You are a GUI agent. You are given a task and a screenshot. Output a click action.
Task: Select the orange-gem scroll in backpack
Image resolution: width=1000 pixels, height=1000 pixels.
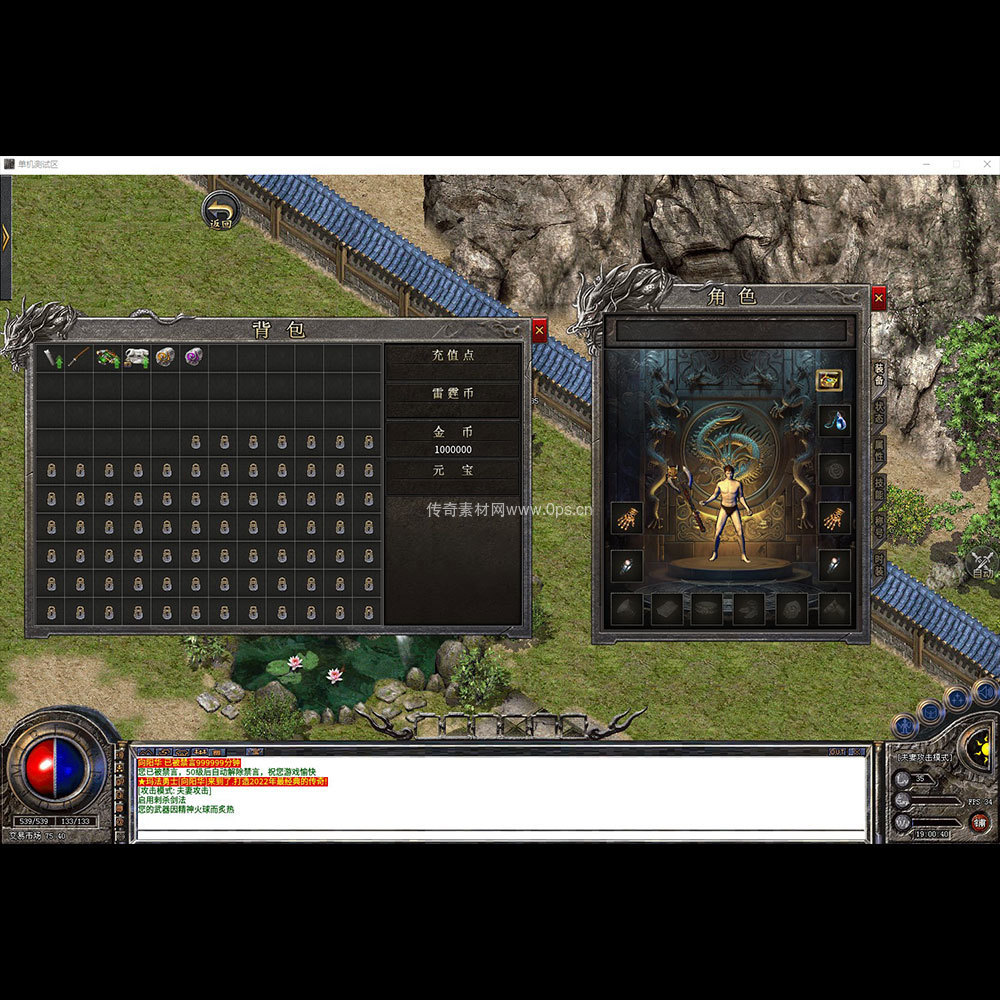pos(165,358)
